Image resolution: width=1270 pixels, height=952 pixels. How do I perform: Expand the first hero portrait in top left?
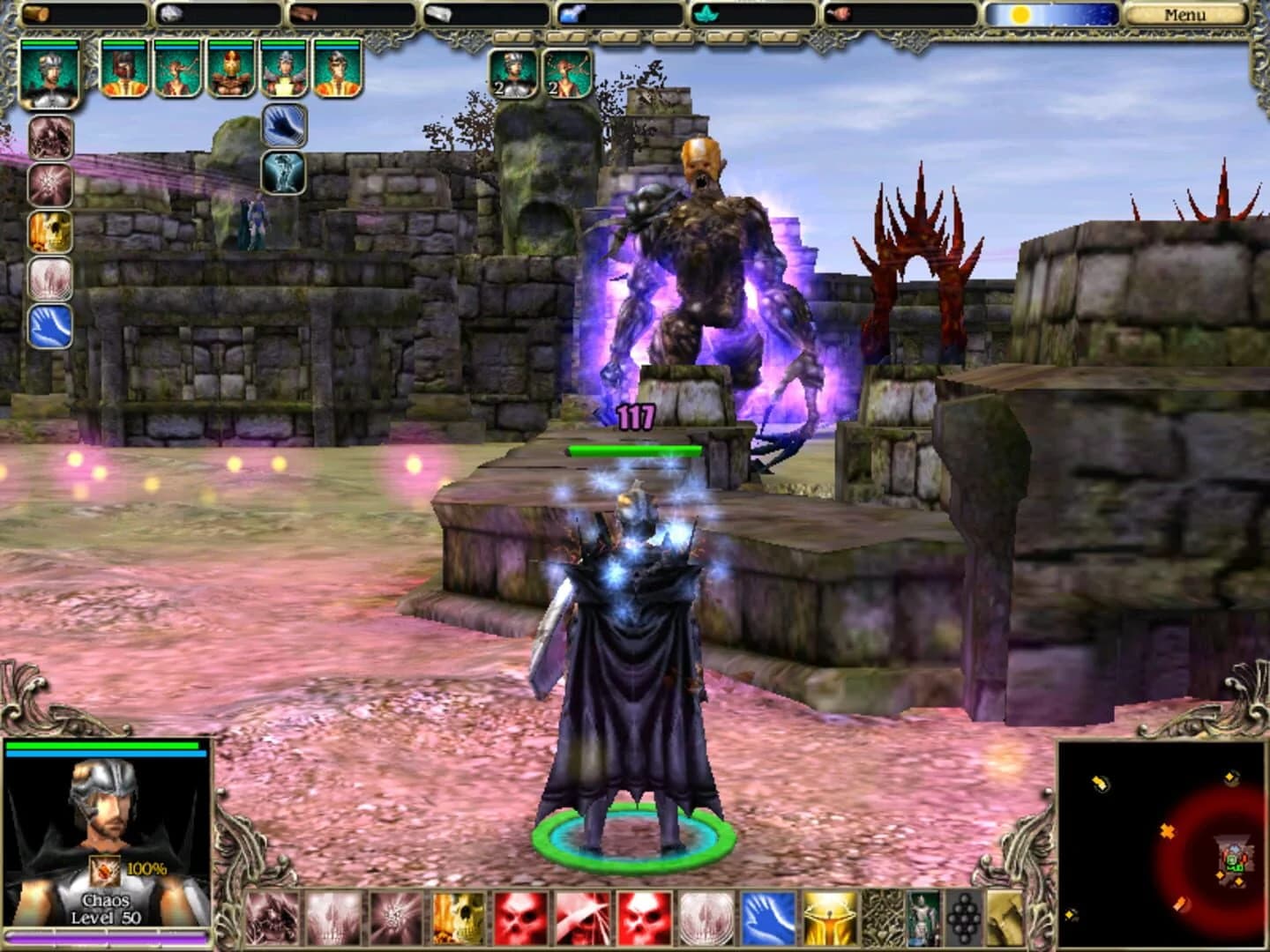coord(49,73)
